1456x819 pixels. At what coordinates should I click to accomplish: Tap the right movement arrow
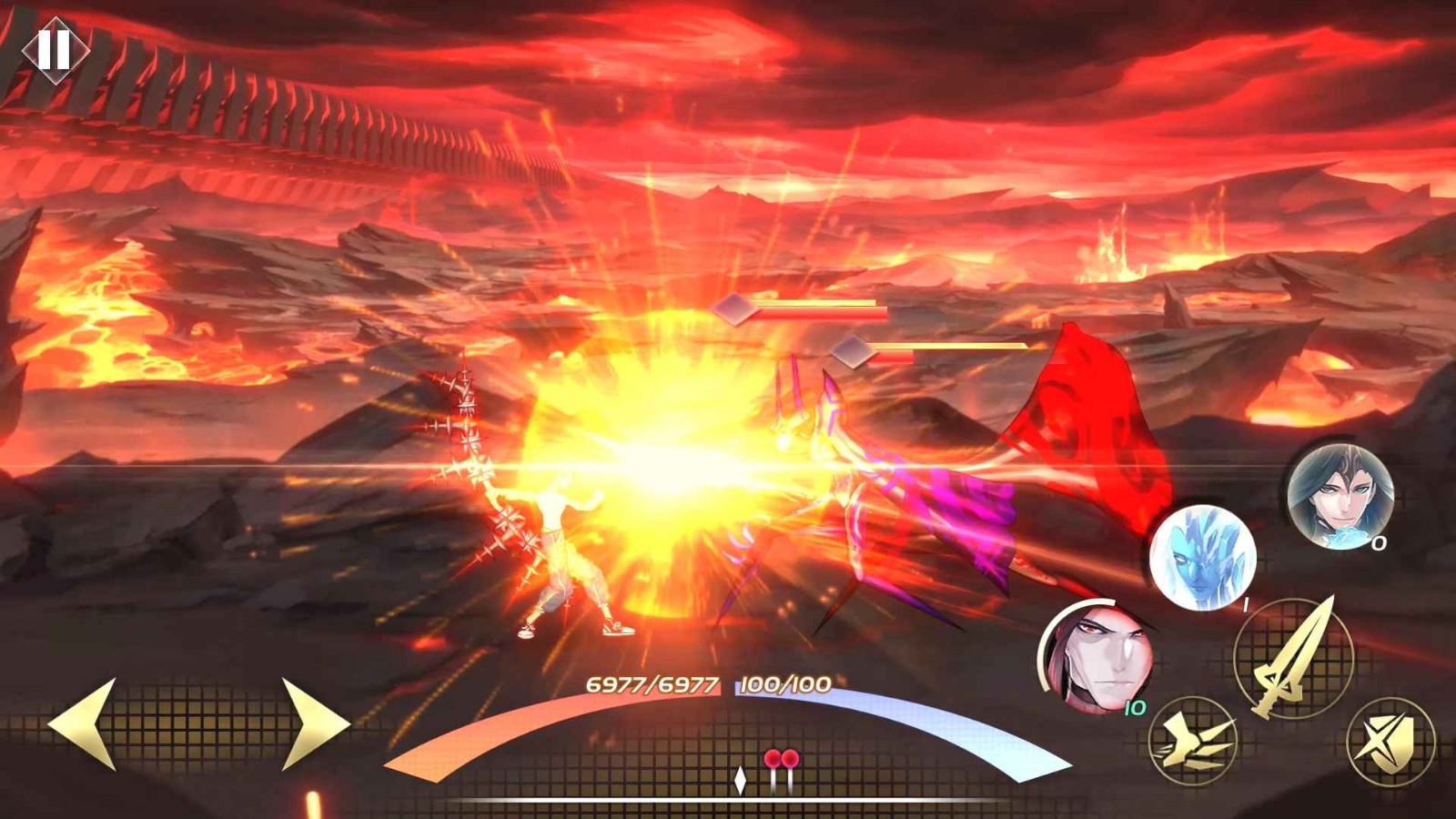coord(314,723)
